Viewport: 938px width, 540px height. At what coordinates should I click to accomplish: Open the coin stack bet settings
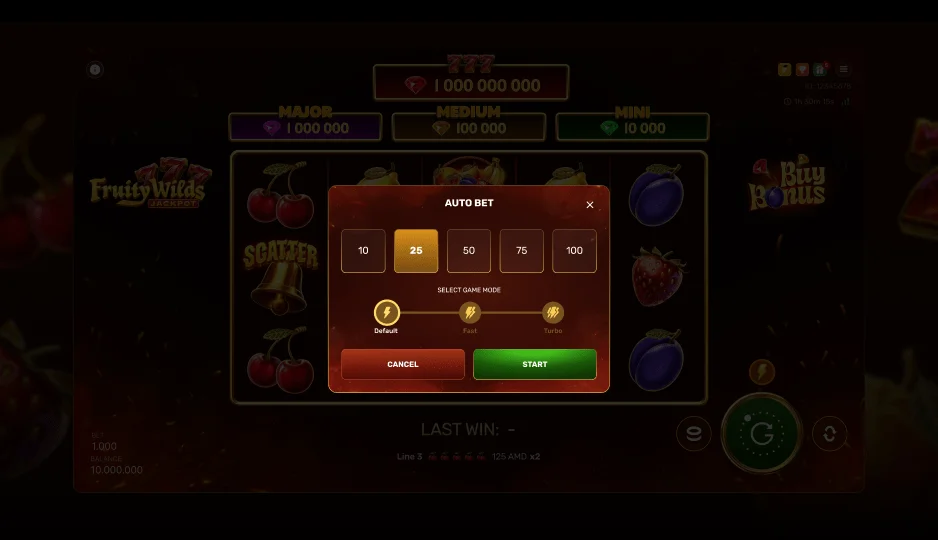click(x=693, y=434)
